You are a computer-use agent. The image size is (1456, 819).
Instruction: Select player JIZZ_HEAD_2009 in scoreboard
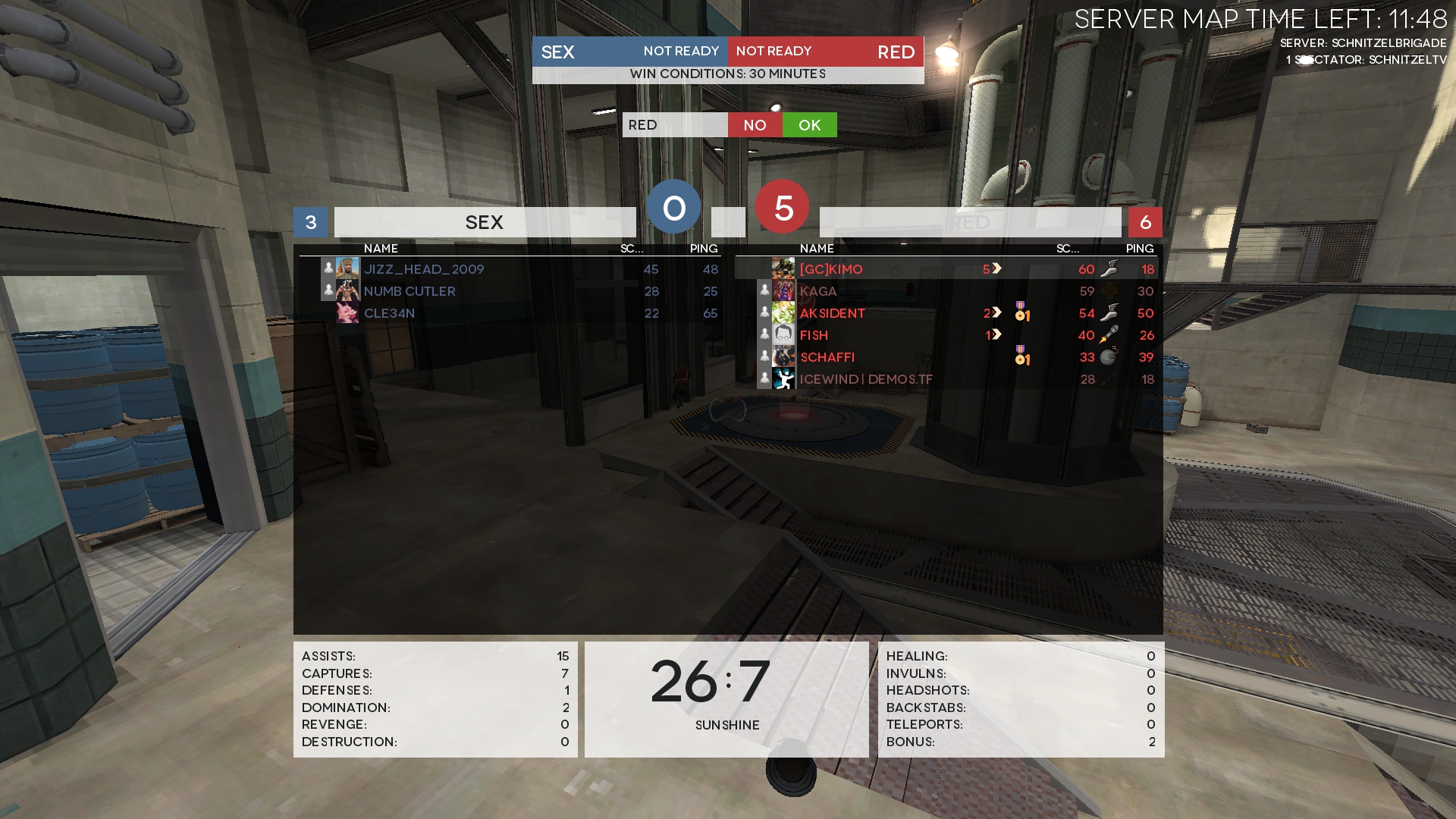[424, 269]
